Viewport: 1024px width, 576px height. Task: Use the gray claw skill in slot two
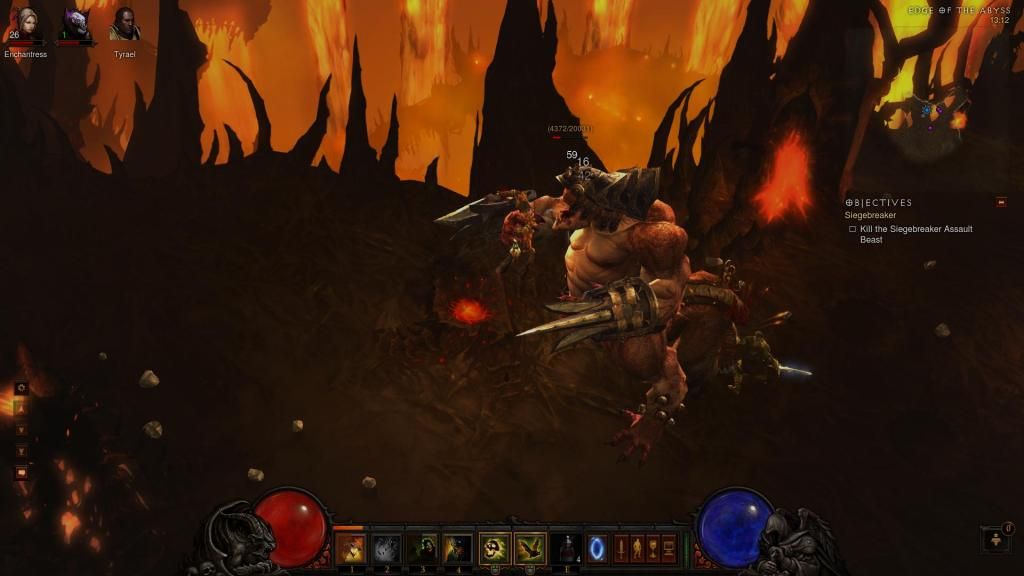[x=387, y=548]
